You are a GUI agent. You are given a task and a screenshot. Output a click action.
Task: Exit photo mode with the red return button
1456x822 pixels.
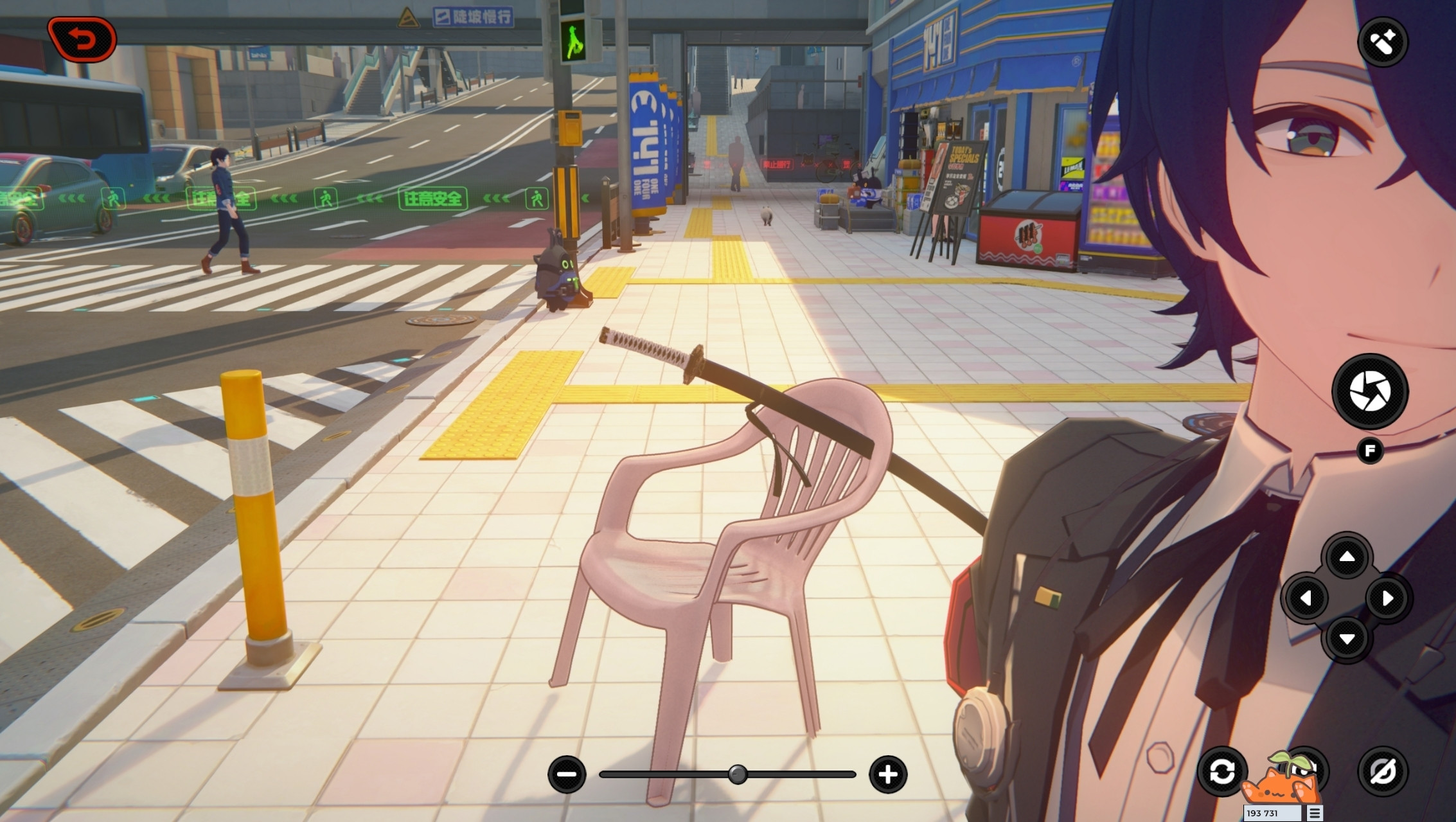(x=82, y=37)
